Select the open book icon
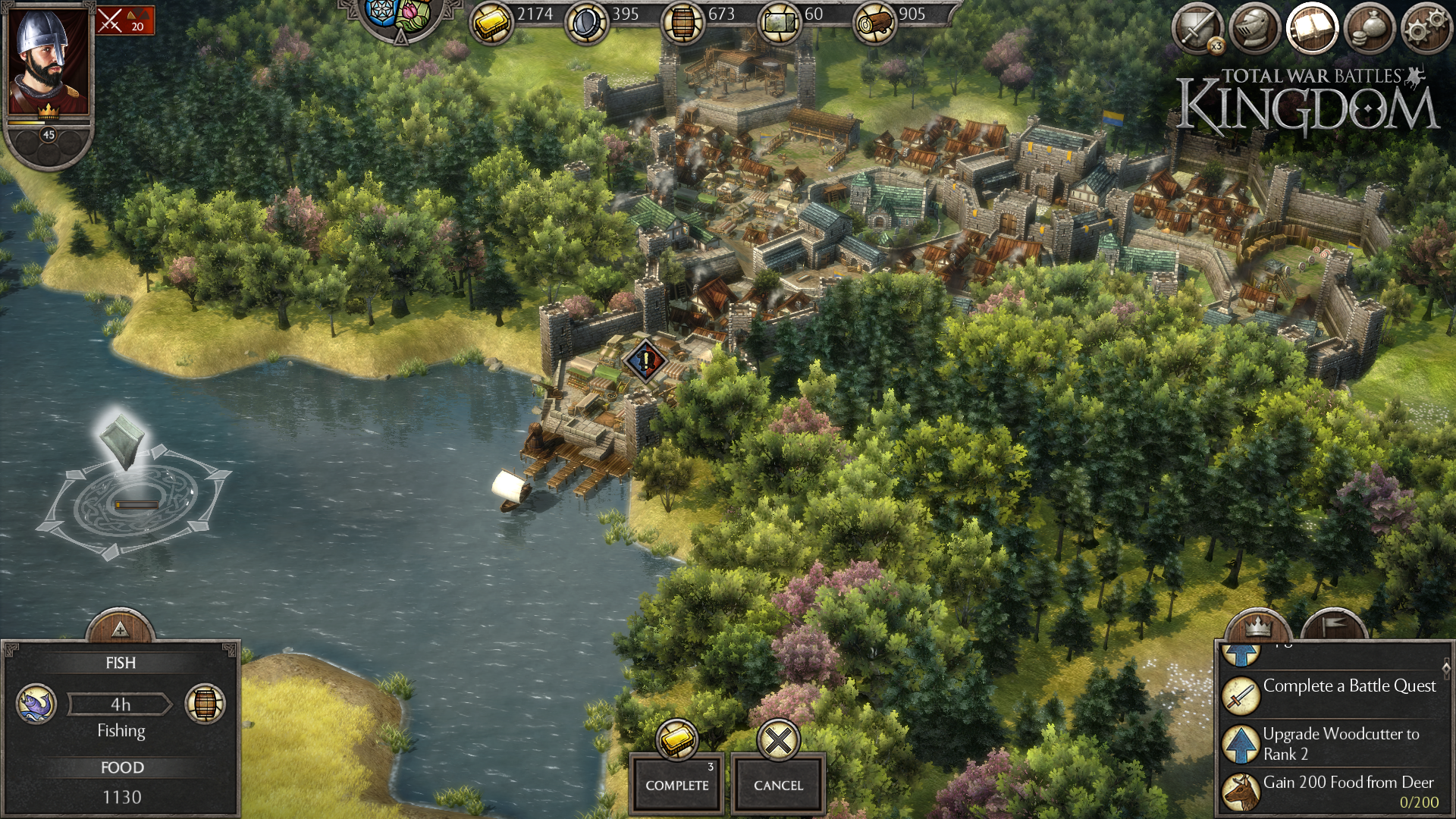1456x819 pixels. coord(1311,29)
